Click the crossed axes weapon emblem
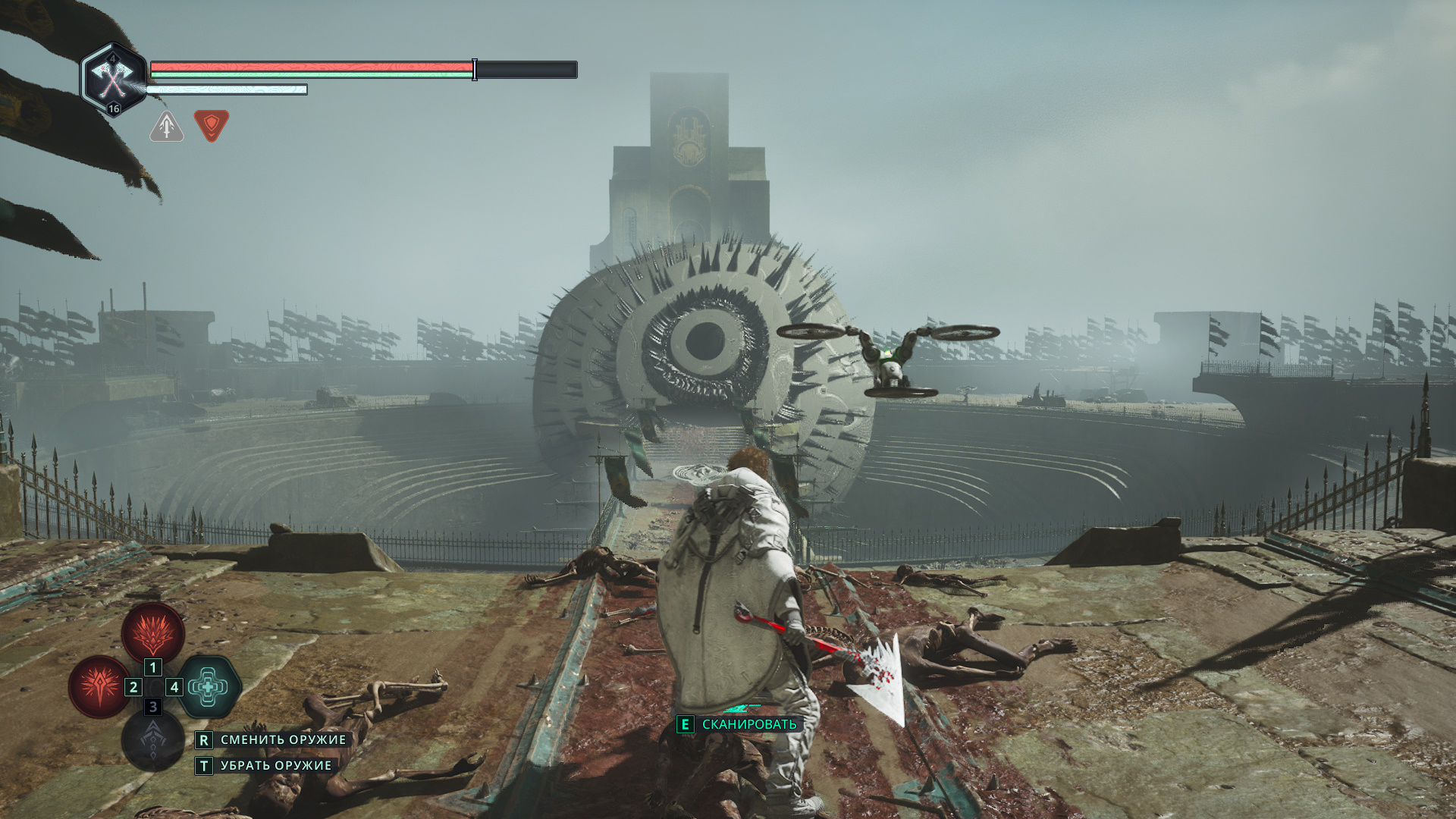1456x819 pixels. coord(114,78)
